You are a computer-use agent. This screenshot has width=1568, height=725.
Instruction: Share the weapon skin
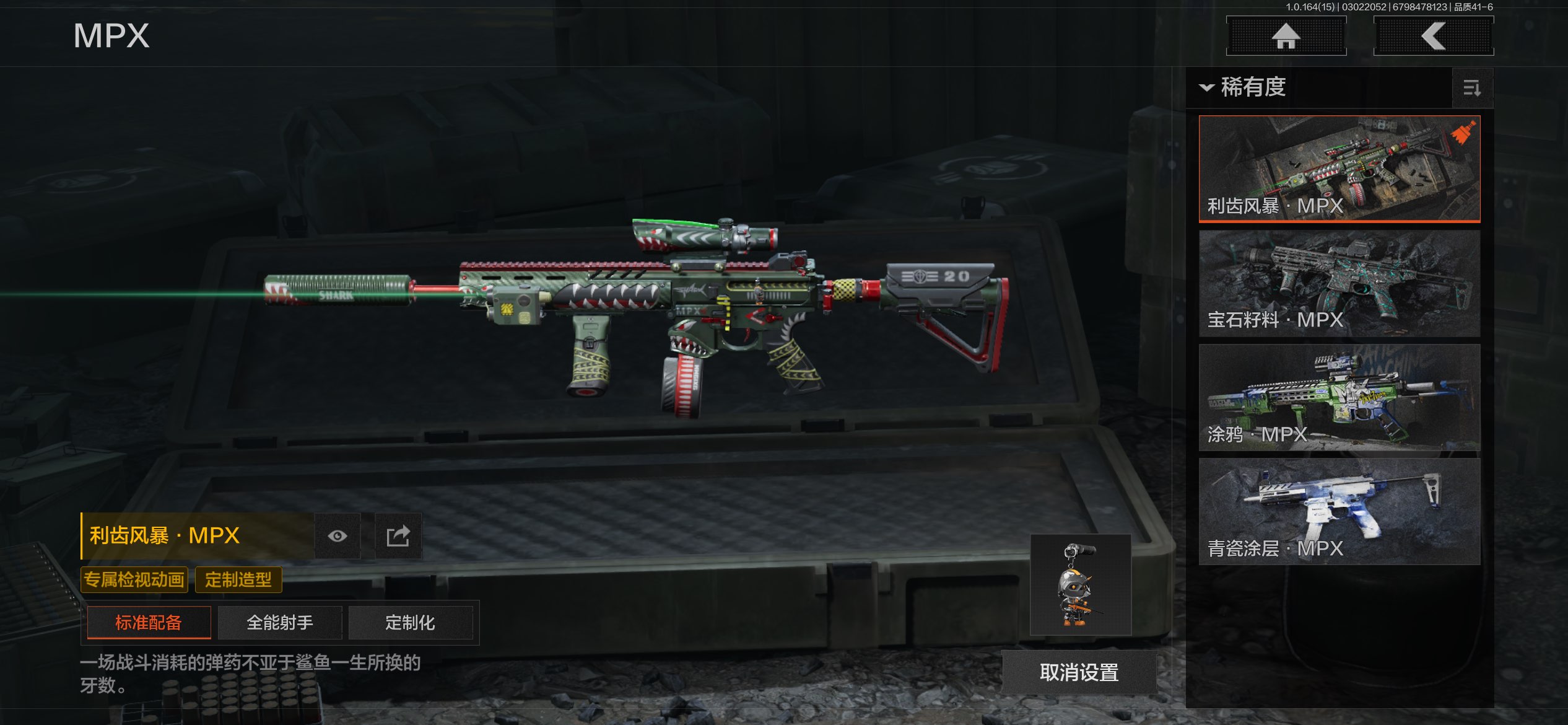(x=398, y=536)
